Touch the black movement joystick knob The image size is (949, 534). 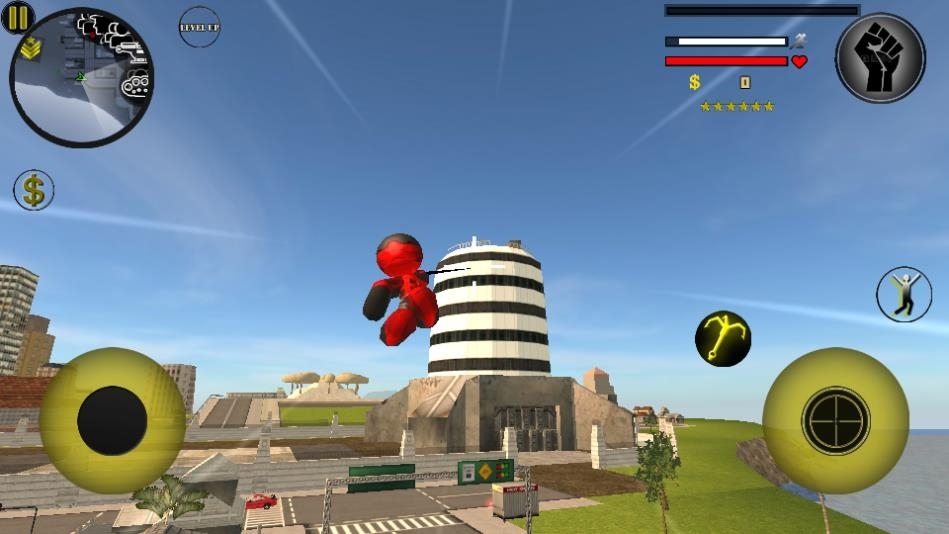click(x=112, y=421)
